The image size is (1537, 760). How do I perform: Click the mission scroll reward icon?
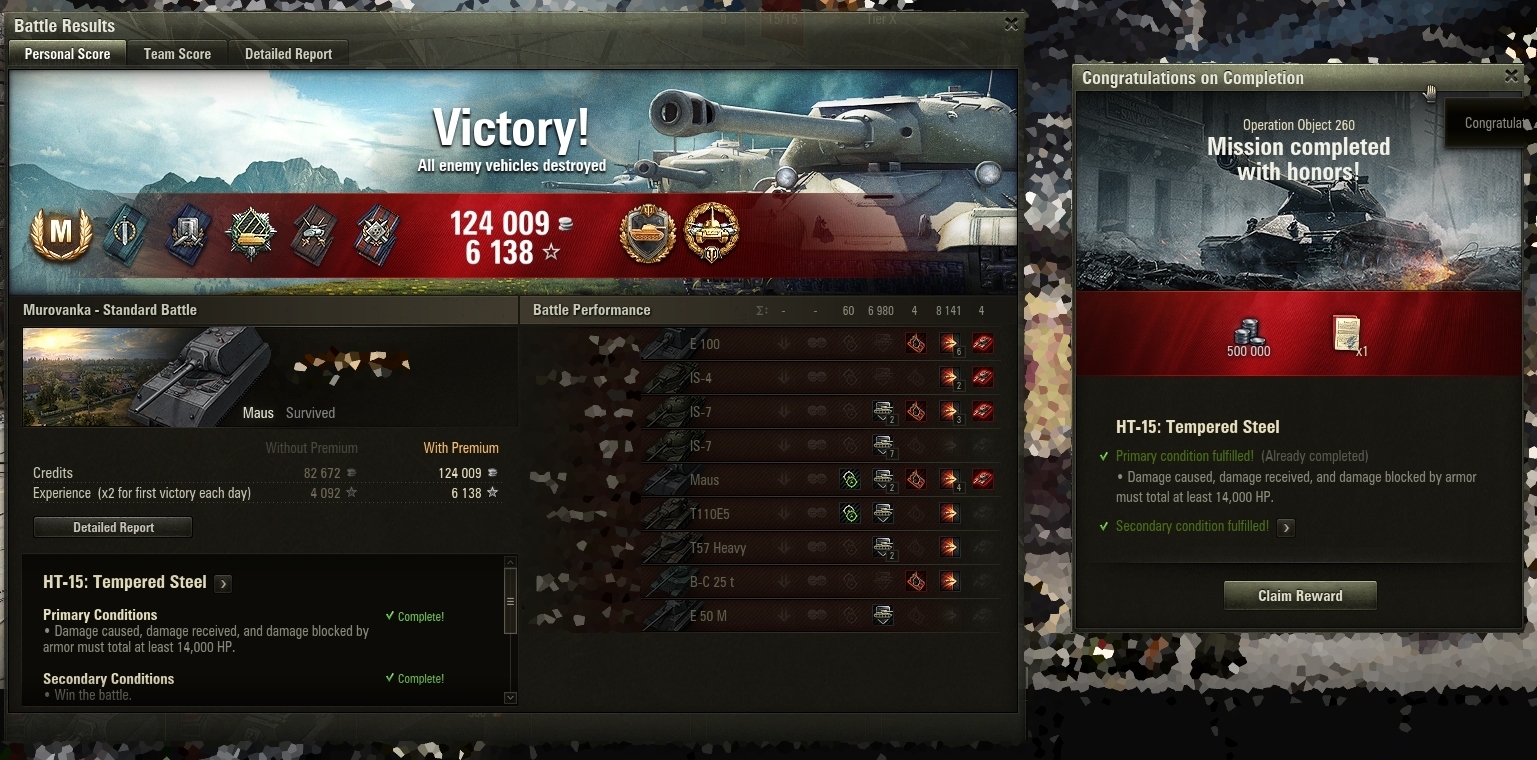(x=1347, y=333)
